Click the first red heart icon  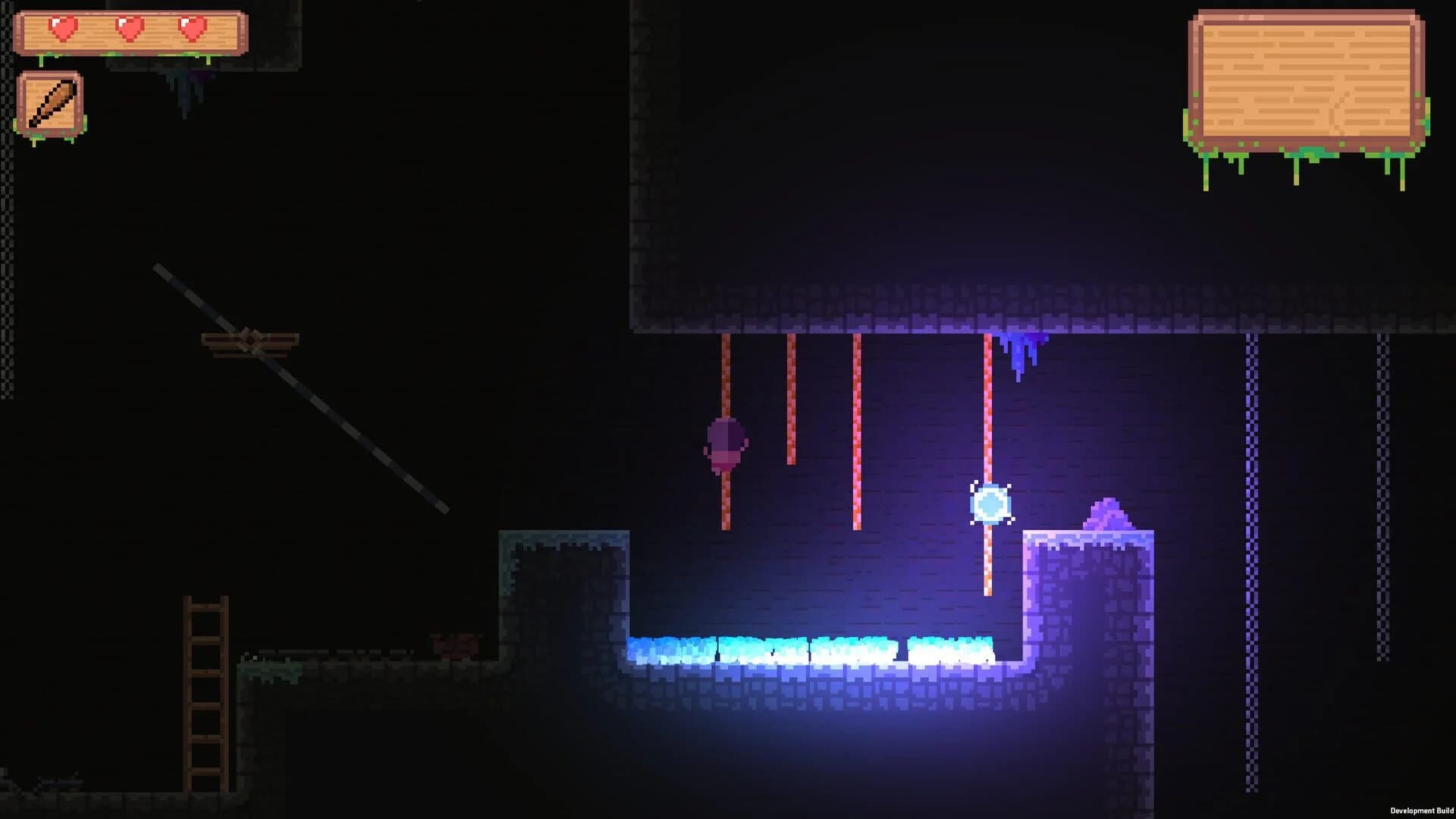pyautogui.click(x=62, y=28)
